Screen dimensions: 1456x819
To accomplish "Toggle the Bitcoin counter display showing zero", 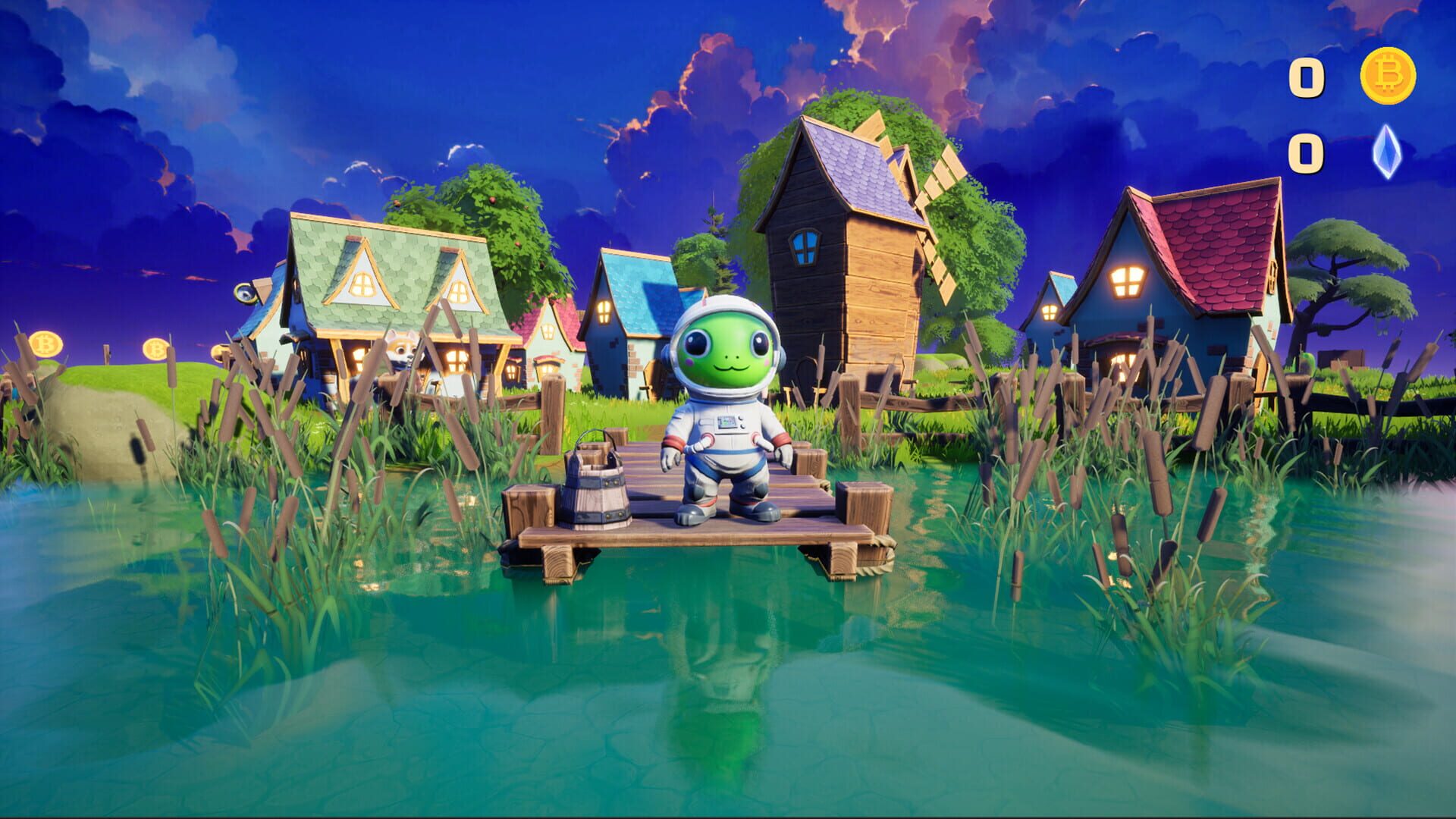I will [1306, 78].
